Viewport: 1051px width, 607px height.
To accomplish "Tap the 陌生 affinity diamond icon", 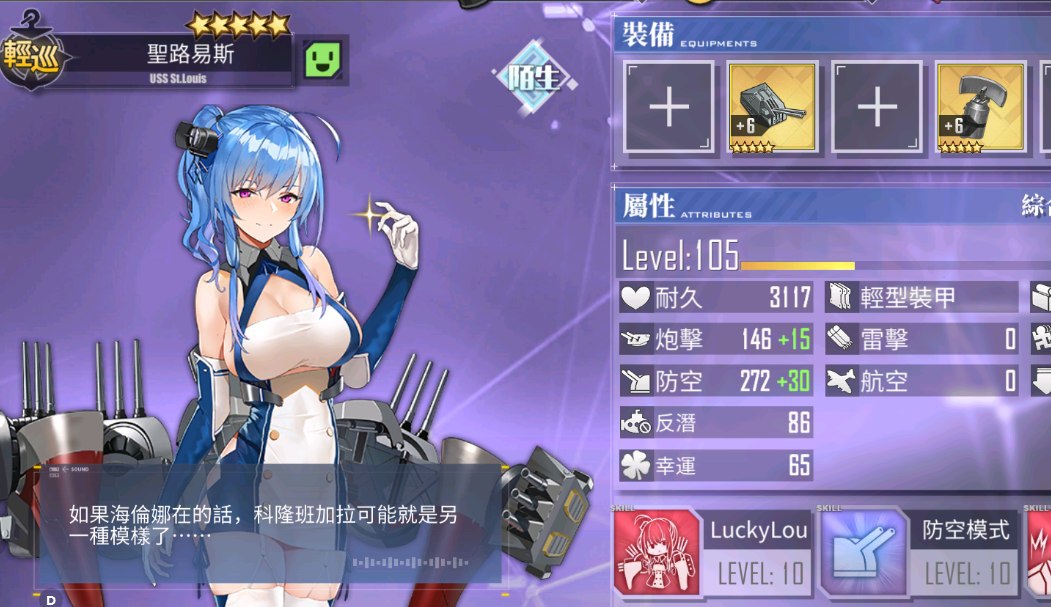I will pyautogui.click(x=532, y=78).
